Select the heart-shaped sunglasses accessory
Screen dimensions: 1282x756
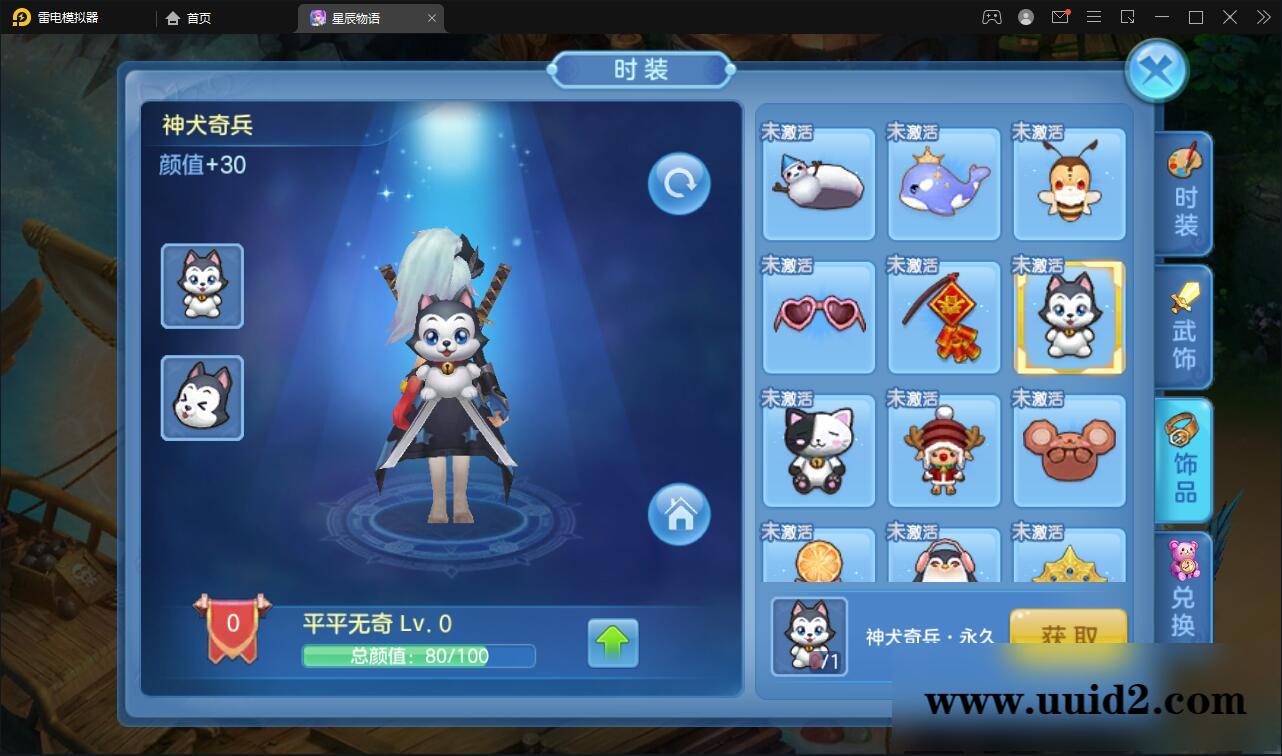click(x=818, y=317)
